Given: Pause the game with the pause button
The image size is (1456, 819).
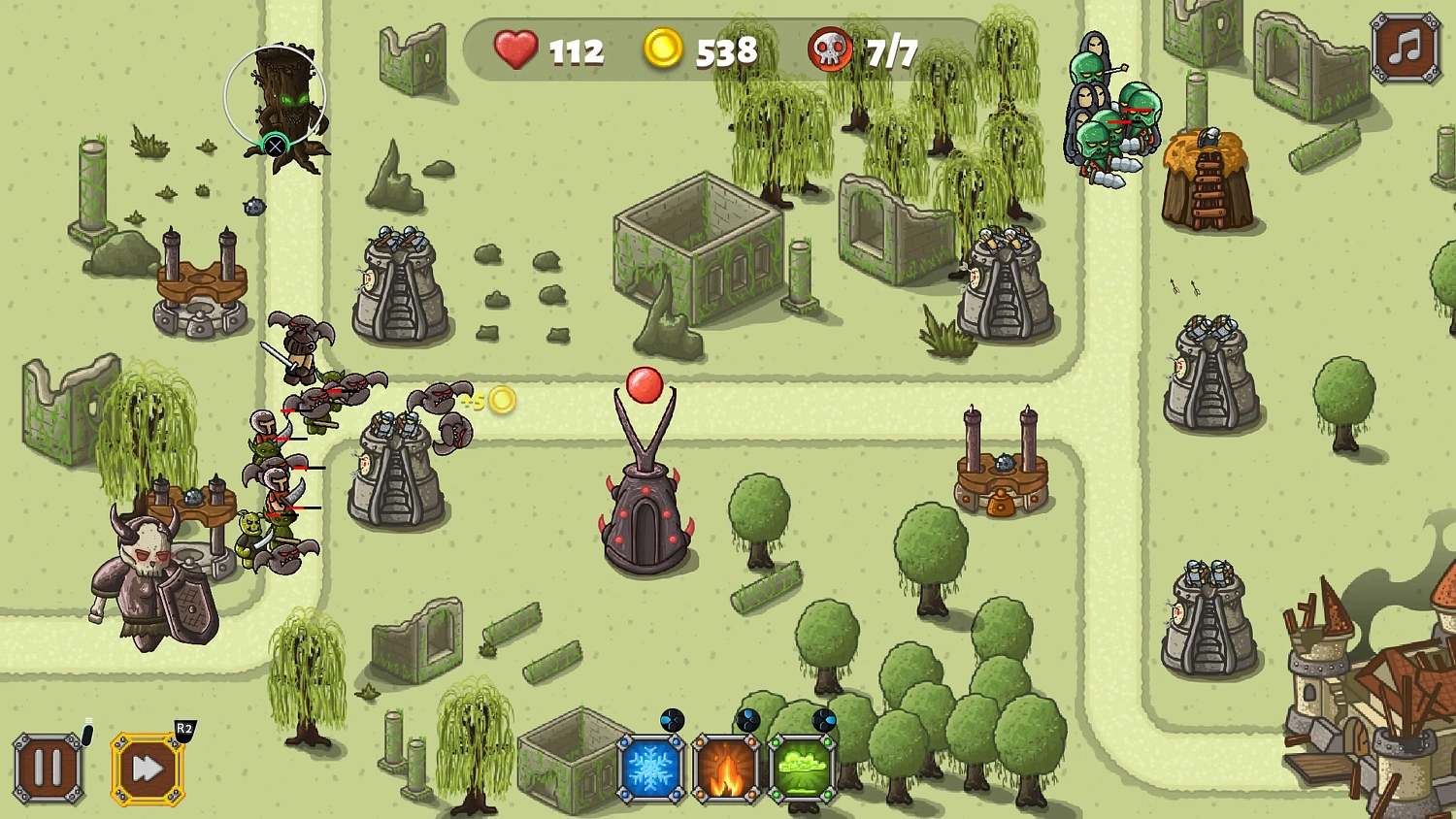Looking at the screenshot, I should (x=49, y=769).
